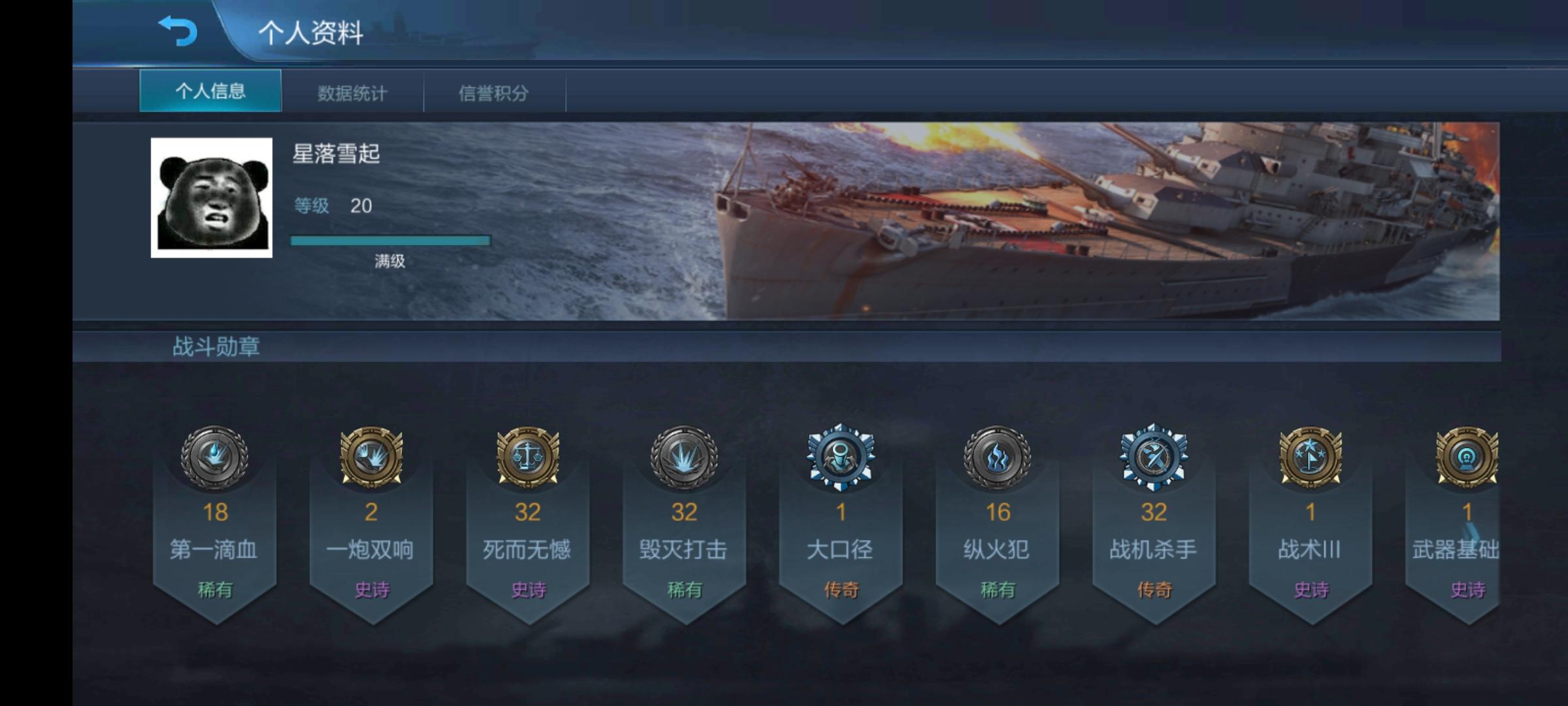Screen dimensions: 1568x706
Task: Switch to the 数据统计 tab
Action: [353, 93]
